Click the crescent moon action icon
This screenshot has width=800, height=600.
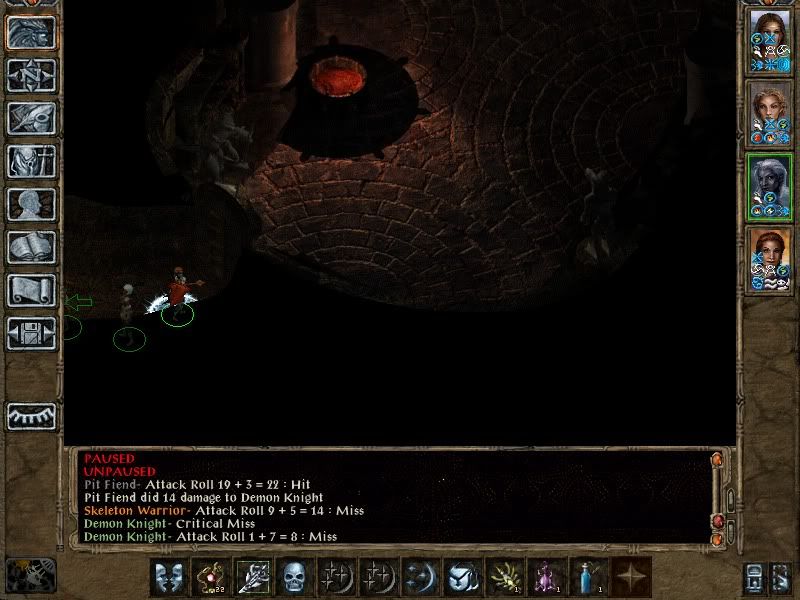coord(420,577)
